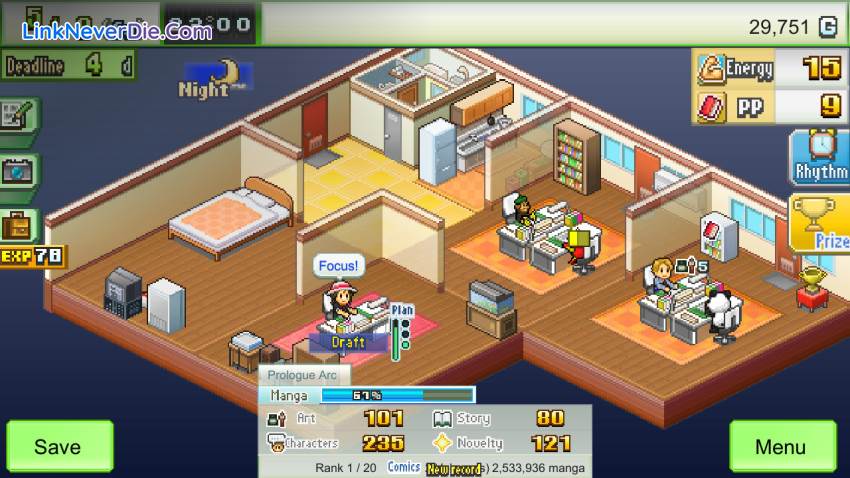Tap the notepad and pencil icon
This screenshot has width=850, height=478.
click(18, 116)
